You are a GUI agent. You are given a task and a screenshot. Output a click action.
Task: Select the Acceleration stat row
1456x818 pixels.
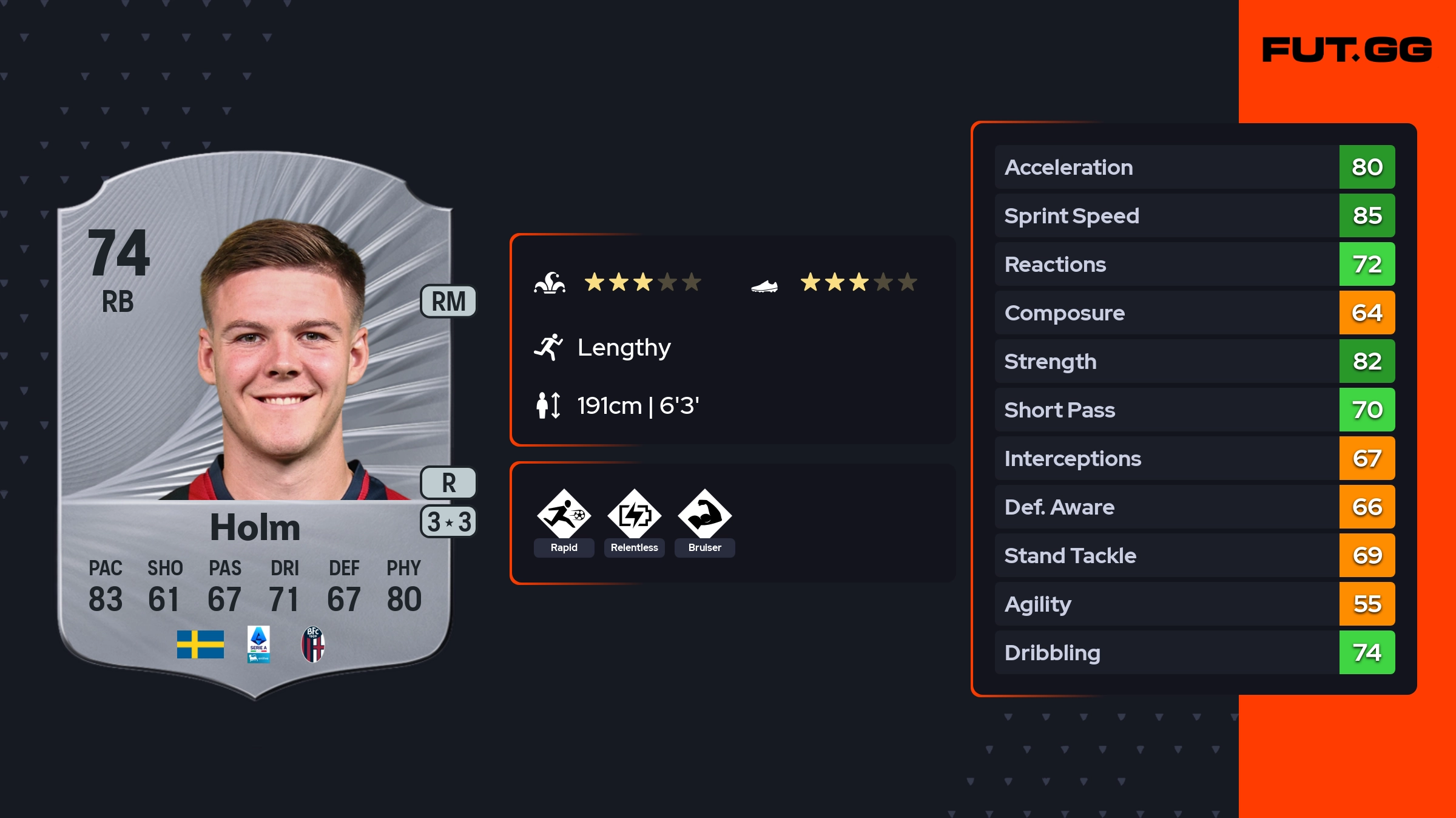1194,167
